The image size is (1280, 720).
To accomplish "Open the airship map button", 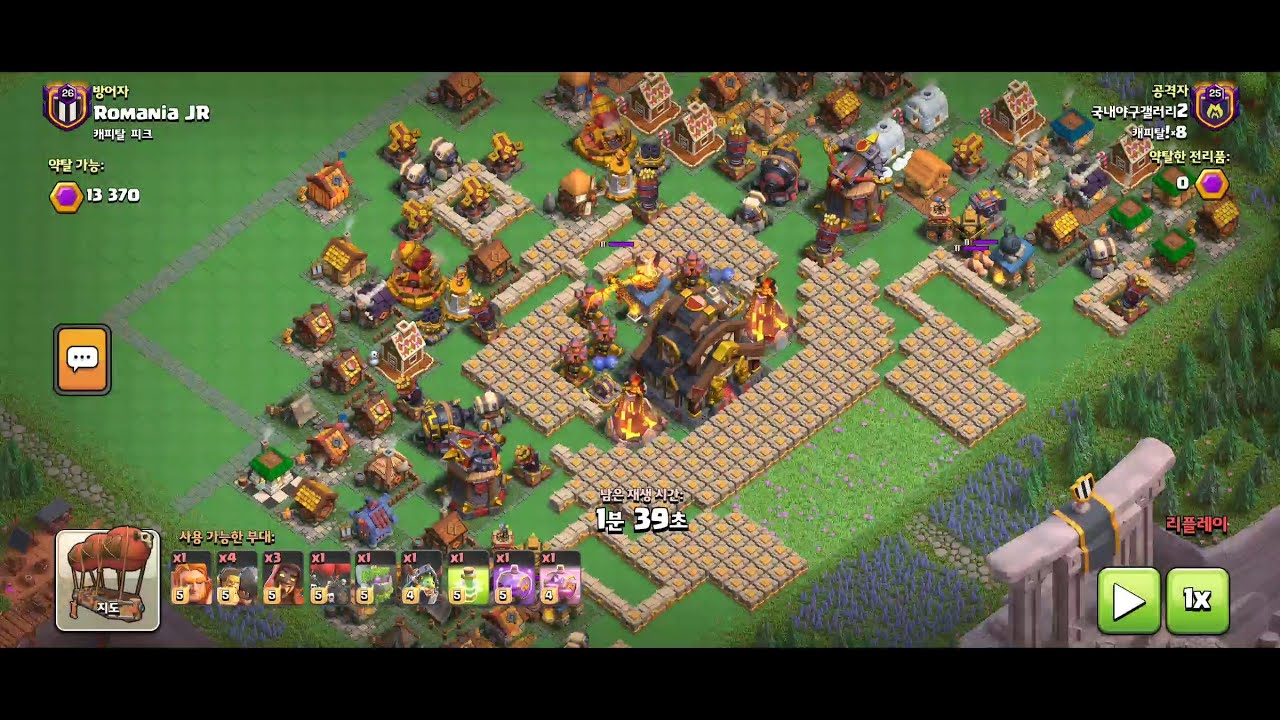I will [x=108, y=580].
